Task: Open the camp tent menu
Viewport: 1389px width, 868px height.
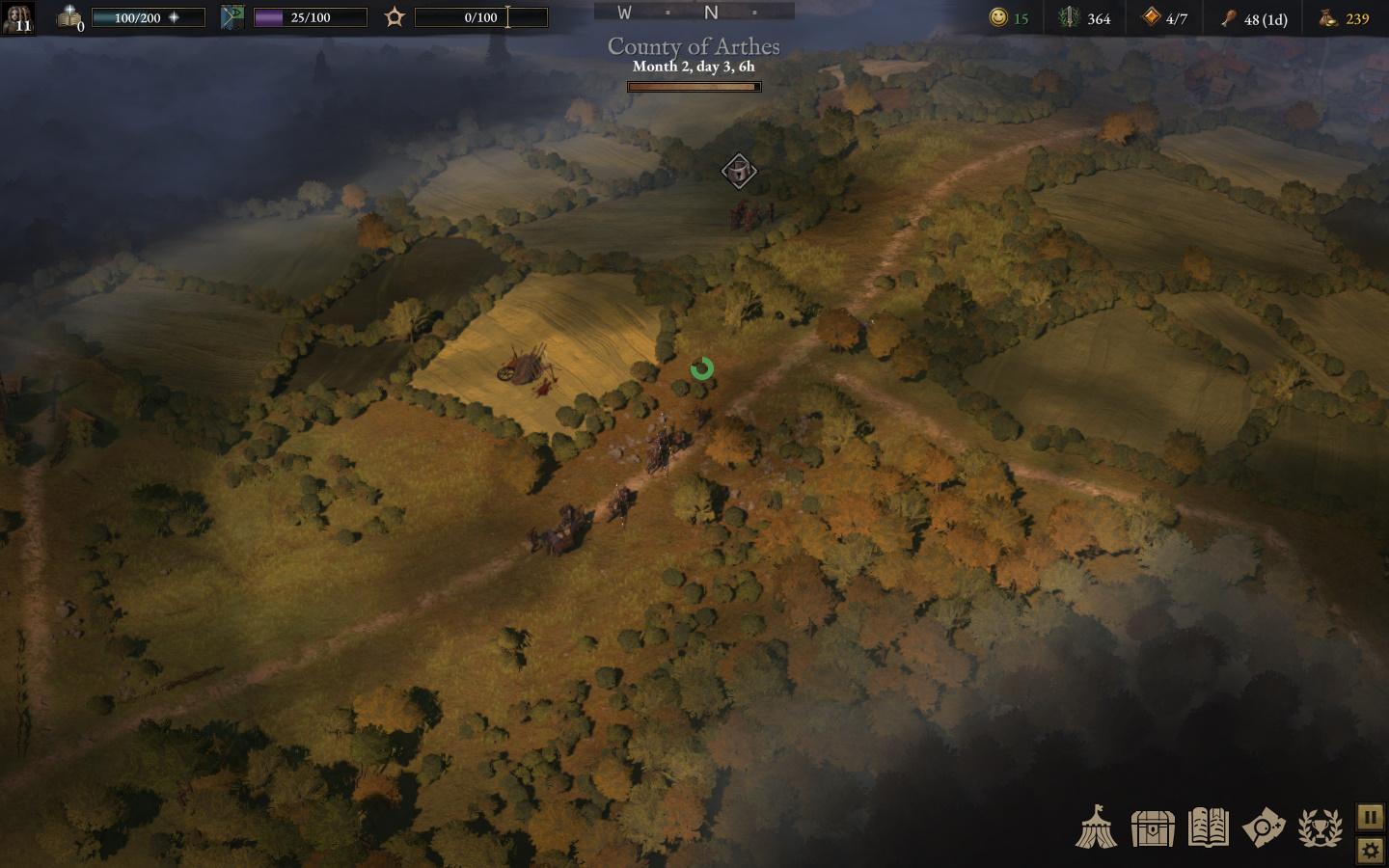Action: (x=1097, y=827)
